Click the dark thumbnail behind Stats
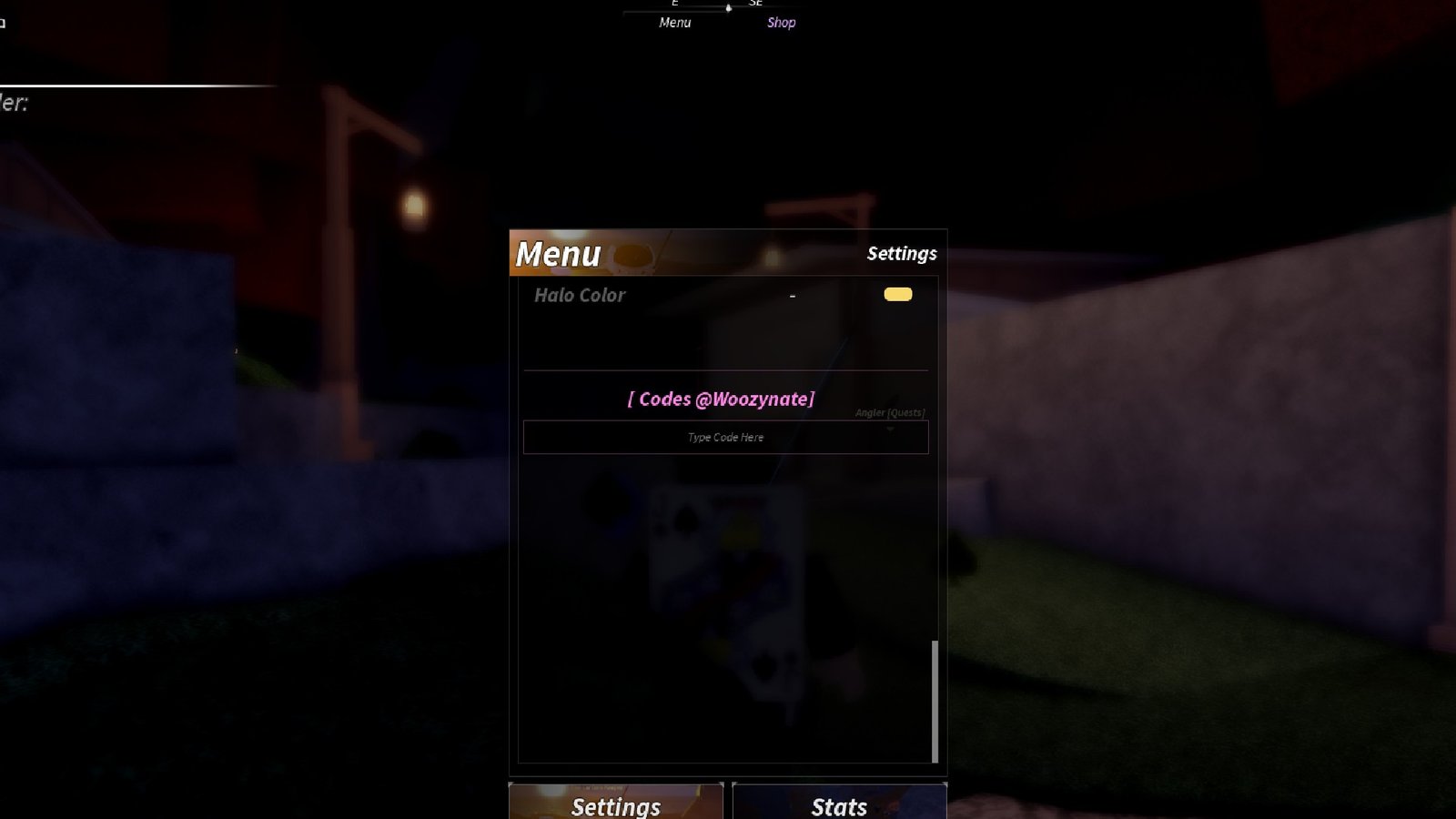Image resolution: width=1456 pixels, height=819 pixels. coord(838,804)
